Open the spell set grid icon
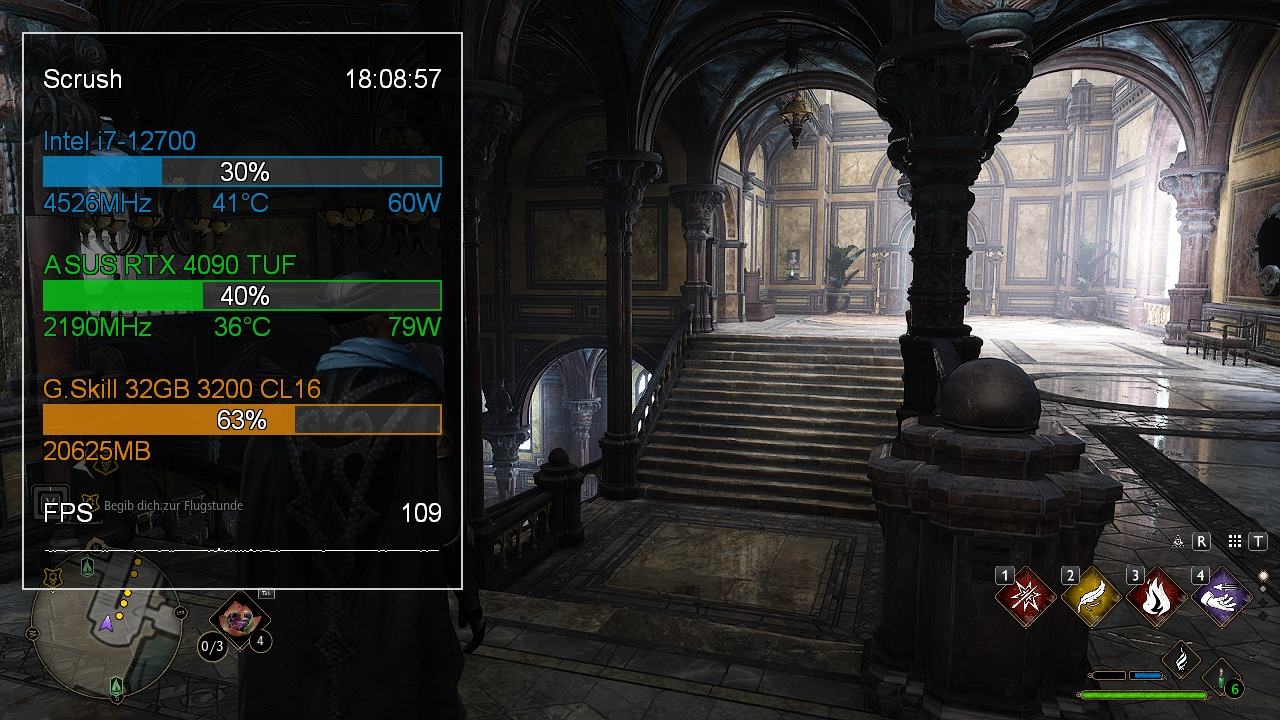Viewport: 1280px width, 720px height. tap(1235, 541)
